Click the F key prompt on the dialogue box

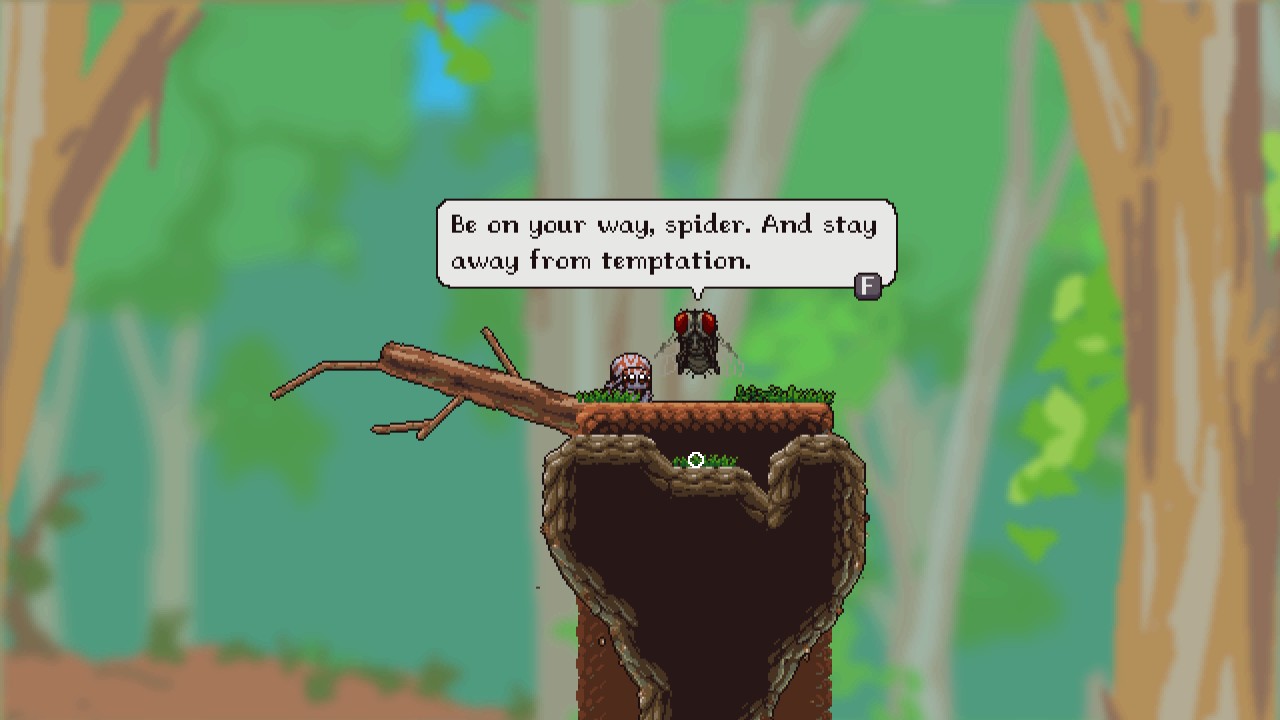click(866, 289)
